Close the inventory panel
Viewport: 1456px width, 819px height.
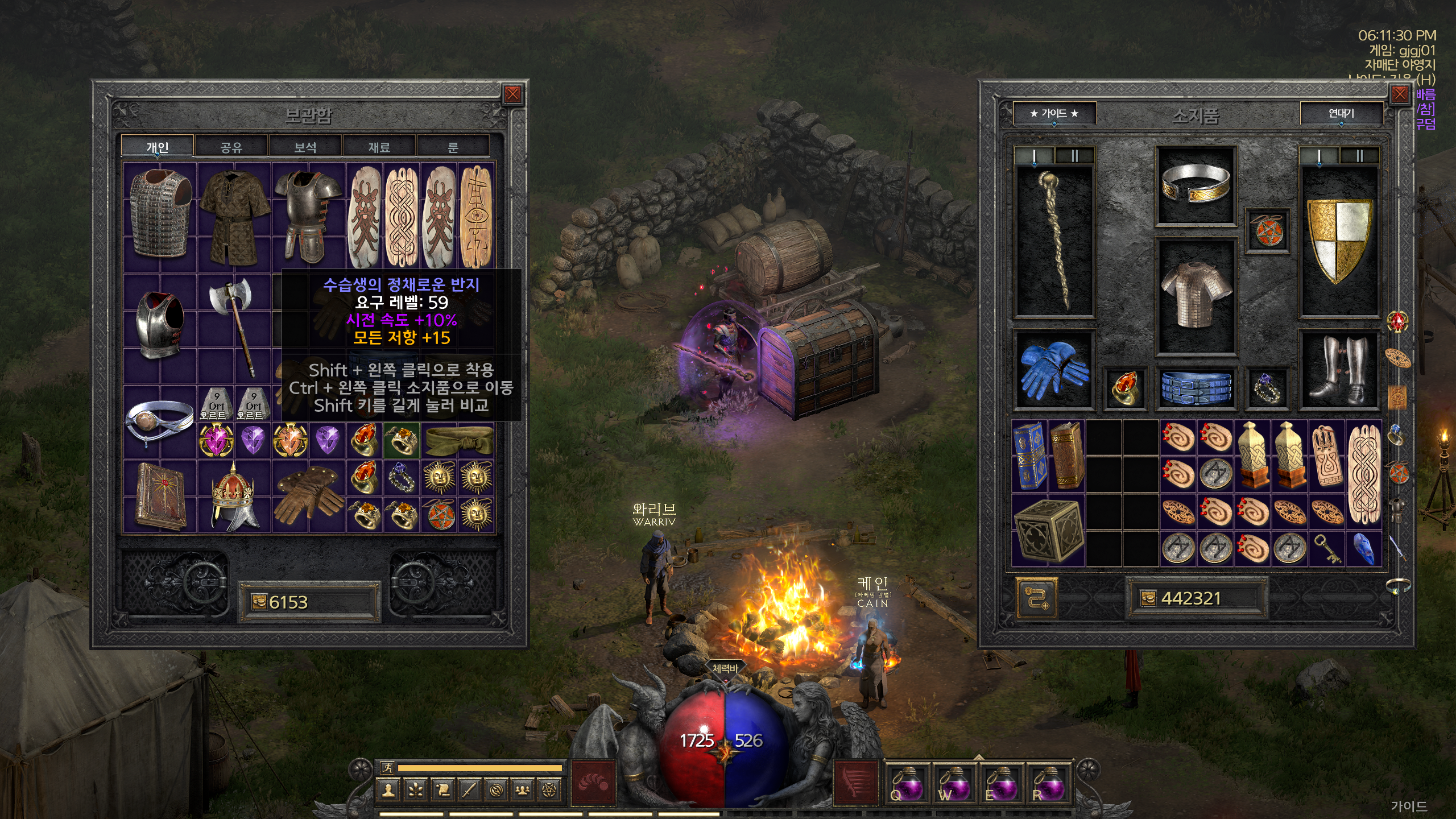coord(1399,94)
